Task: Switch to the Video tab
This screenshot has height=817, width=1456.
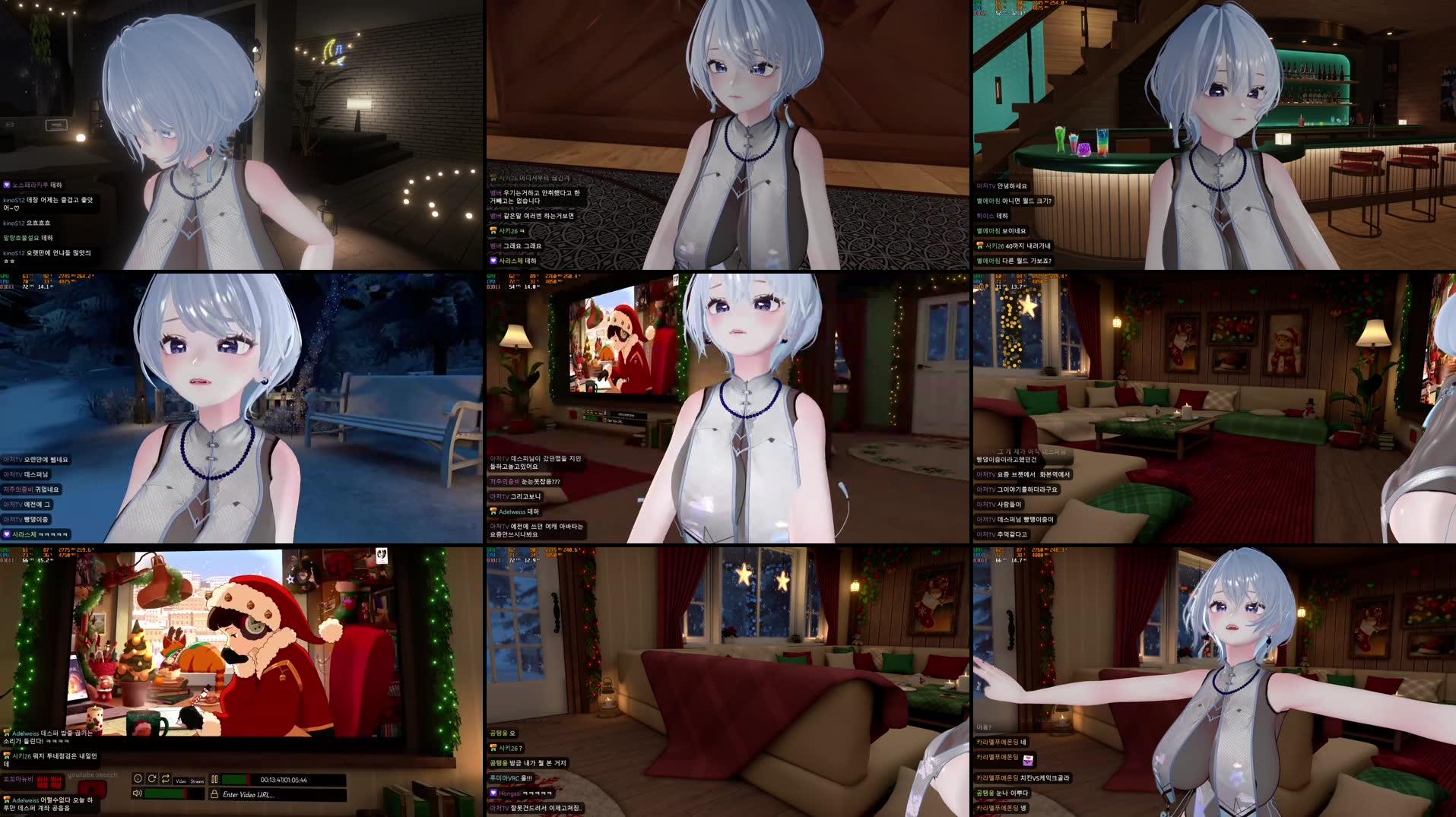Action: [182, 781]
